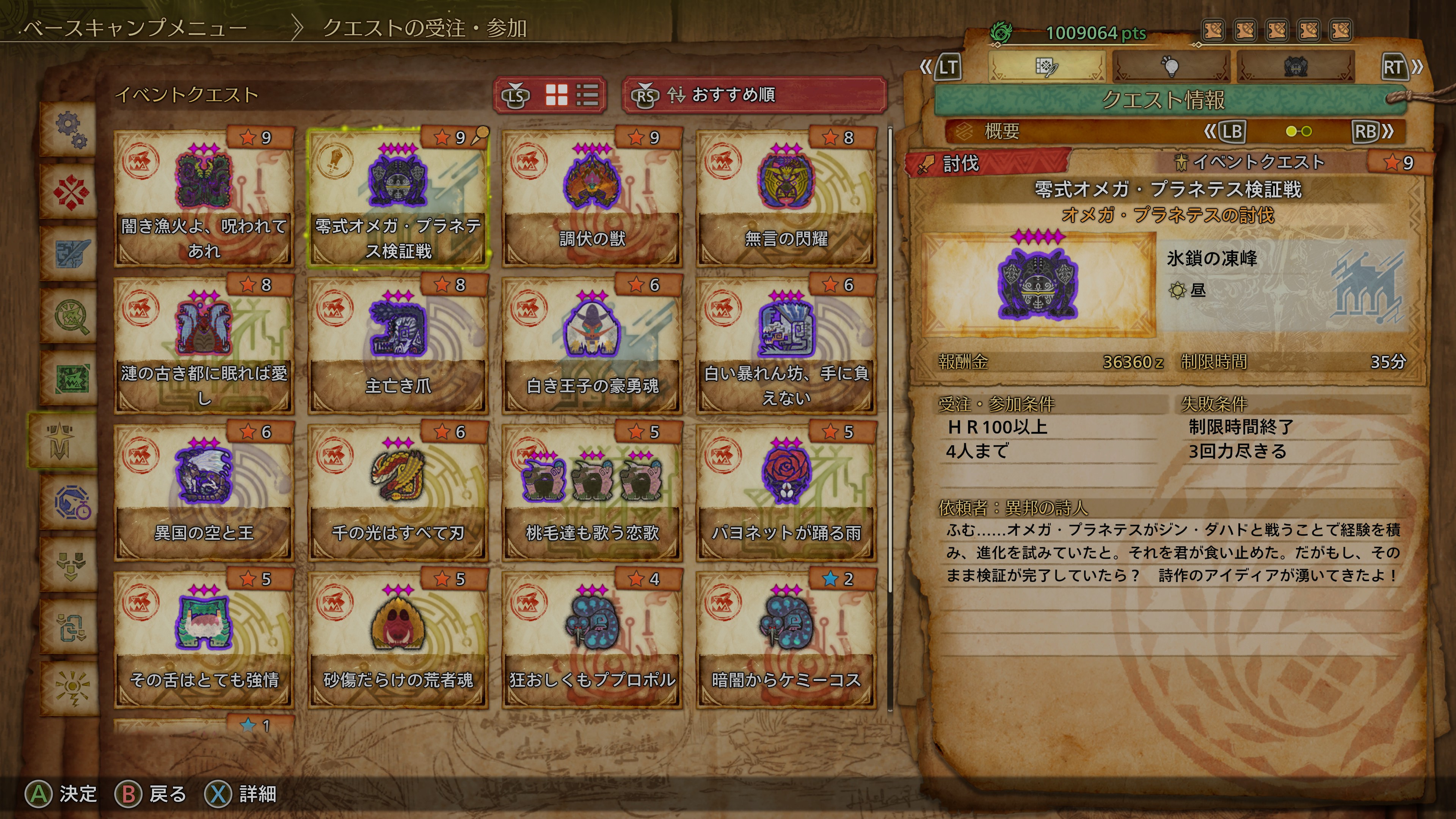Choose the quest 砂傷だらけの荒者魂
The height and width of the screenshot is (819, 1456).
pos(397,639)
